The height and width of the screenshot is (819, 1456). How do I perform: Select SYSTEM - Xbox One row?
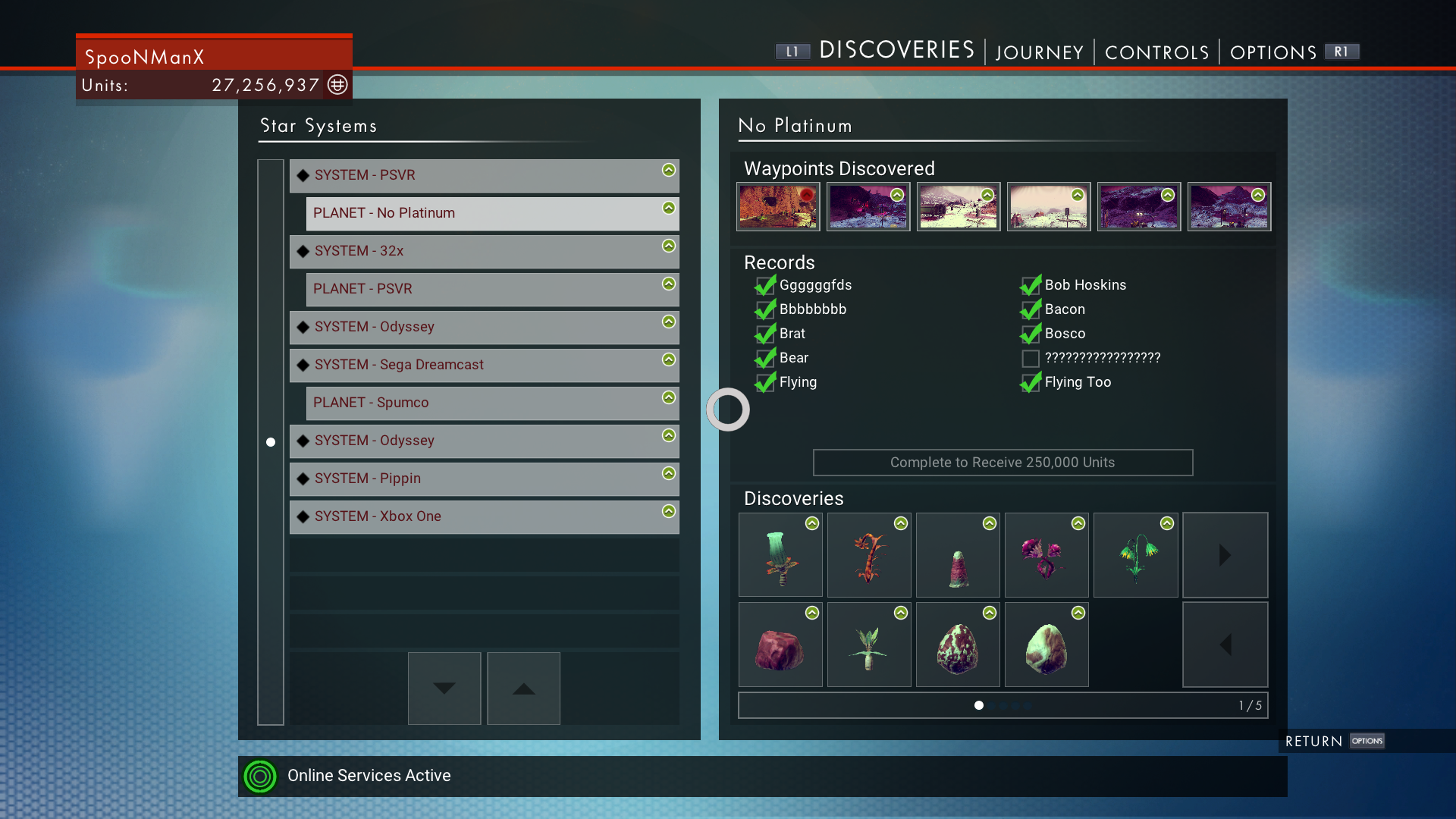coord(484,516)
